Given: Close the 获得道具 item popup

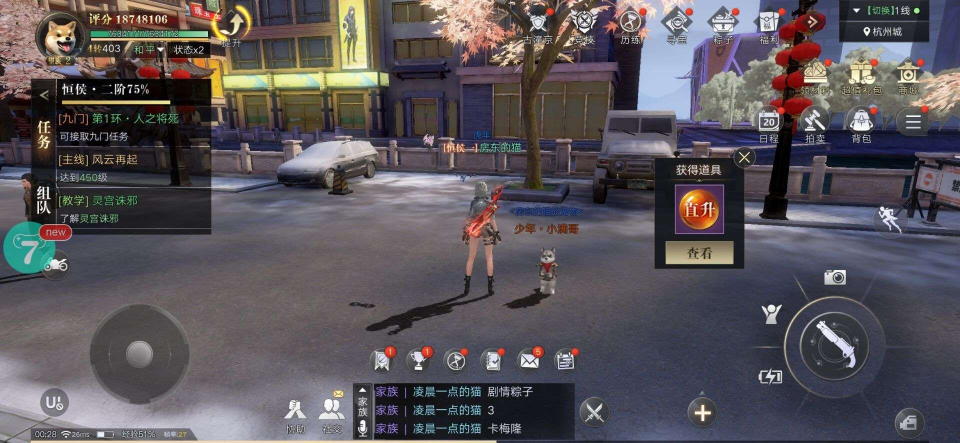Looking at the screenshot, I should (x=744, y=157).
